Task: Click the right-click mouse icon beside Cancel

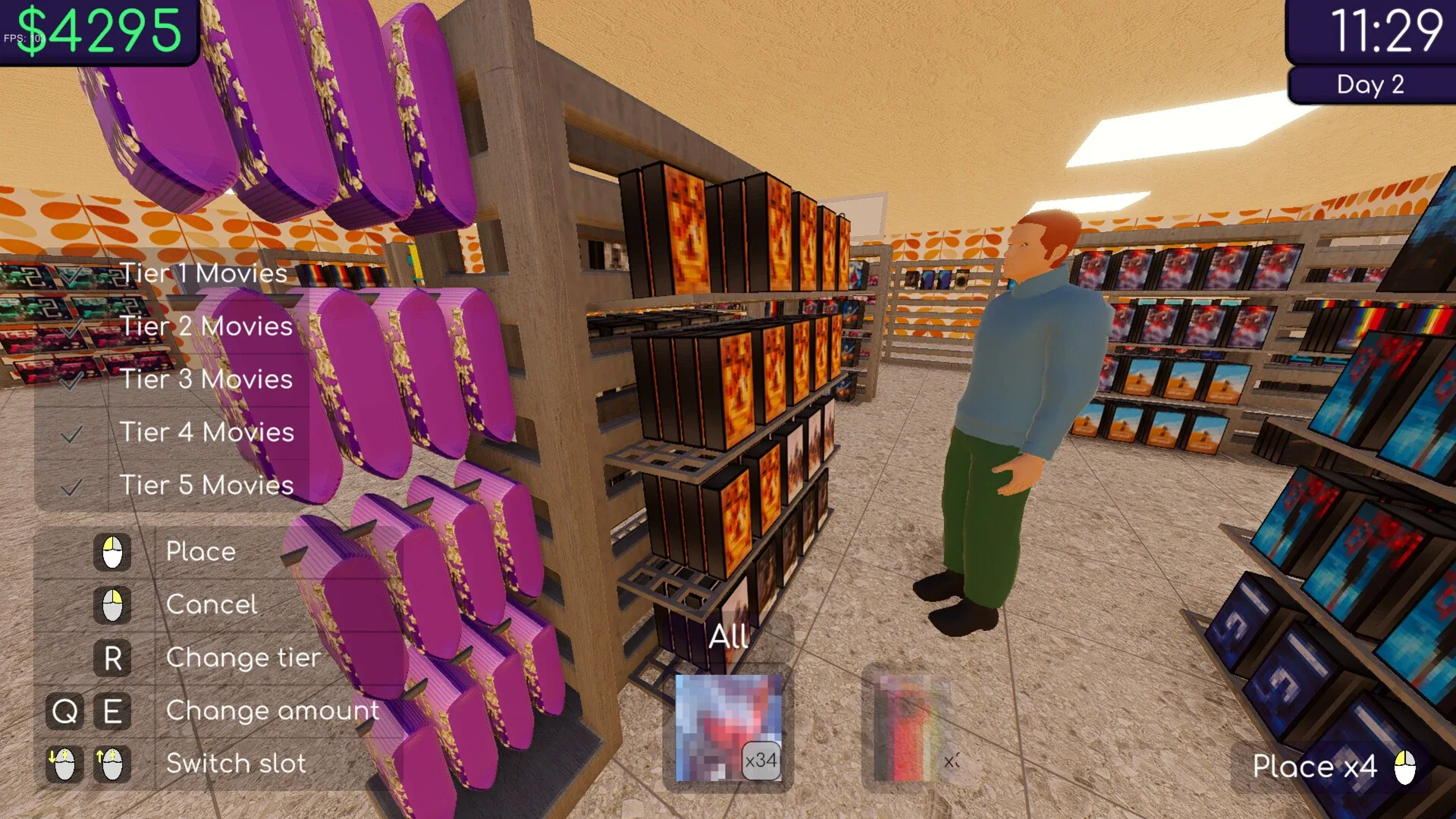Action: pyautogui.click(x=111, y=605)
